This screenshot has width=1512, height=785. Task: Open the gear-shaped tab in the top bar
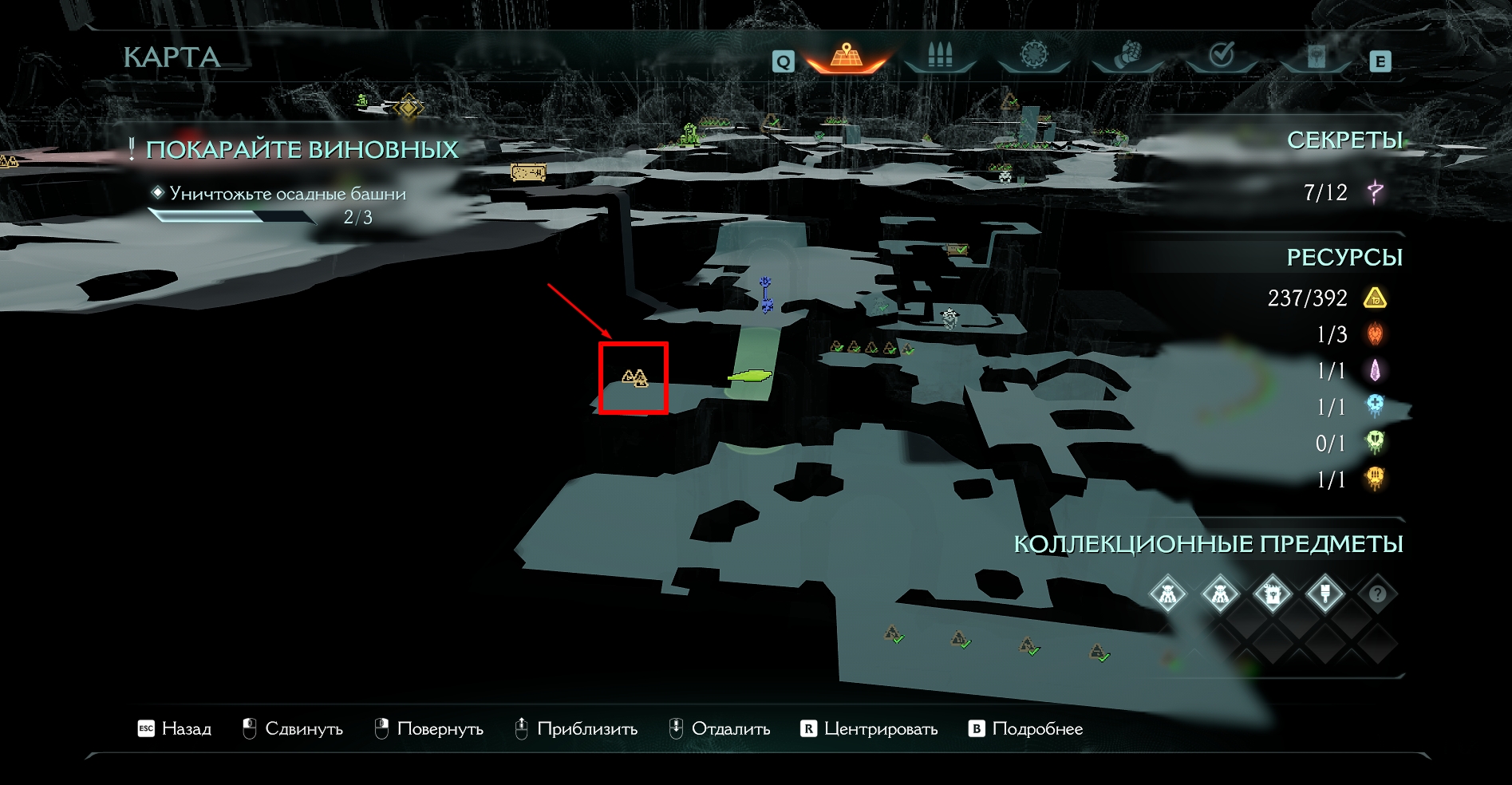click(1034, 55)
